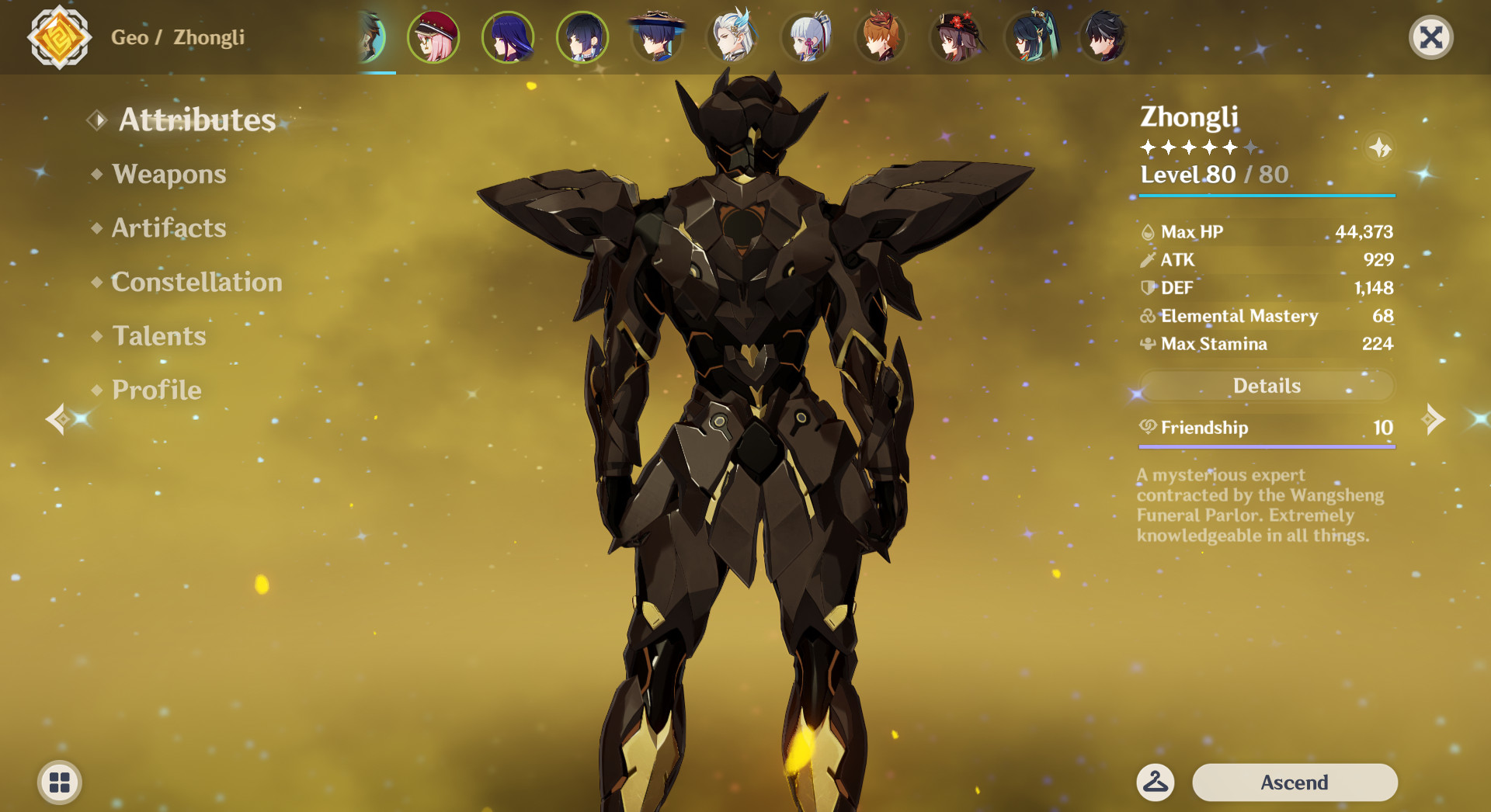Open the character outfit dressing room (hanger icon)
Screen dimensions: 1491x812
(1156, 782)
